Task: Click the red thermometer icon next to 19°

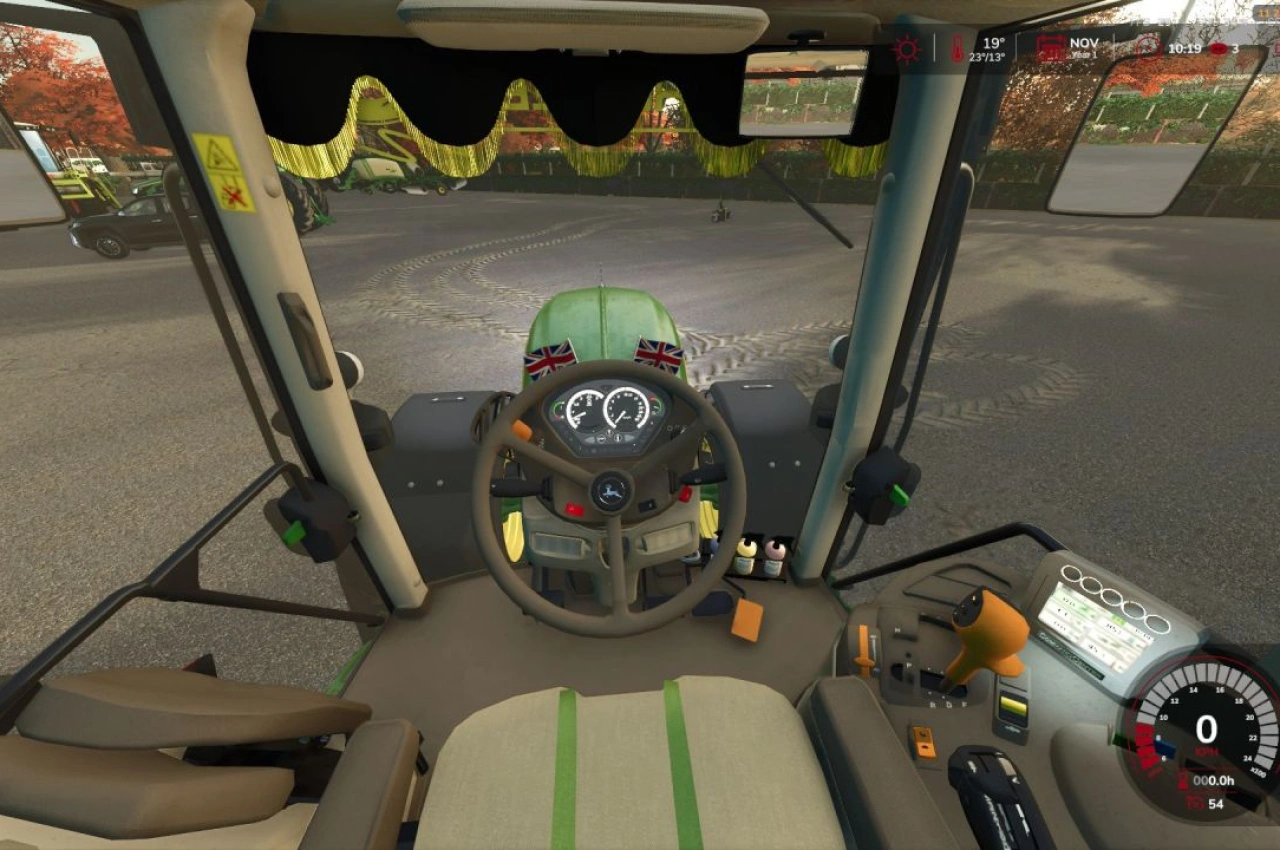Action: pyautogui.click(x=956, y=49)
